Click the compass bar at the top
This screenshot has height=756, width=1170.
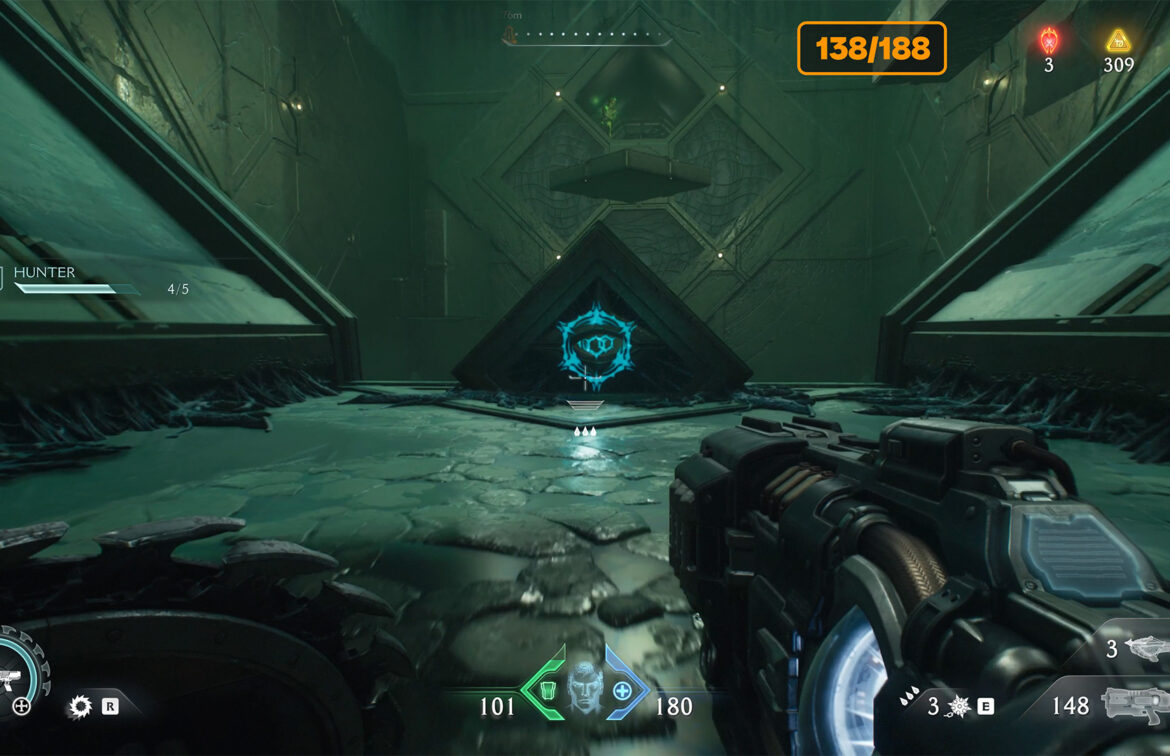585,38
